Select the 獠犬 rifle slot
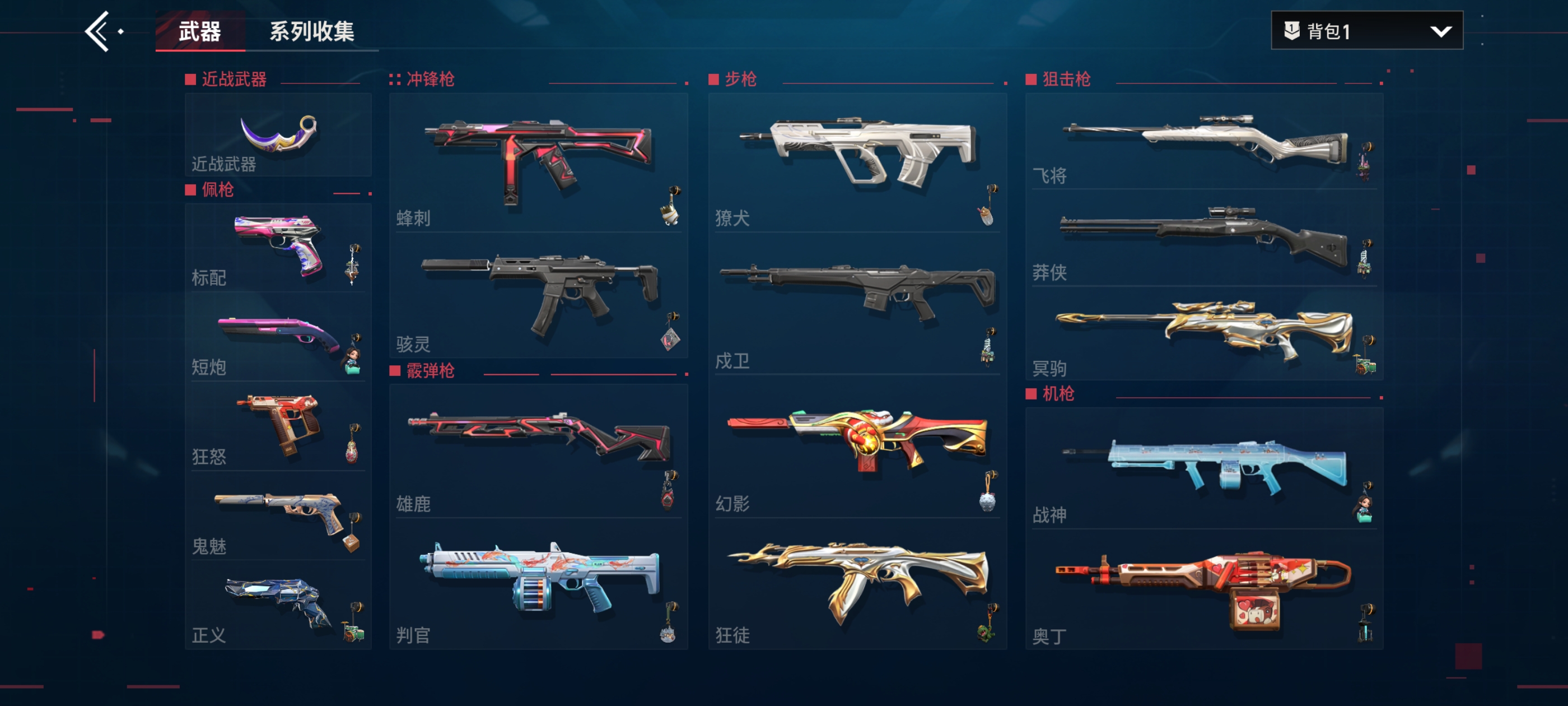The height and width of the screenshot is (706, 1568). pos(857,162)
